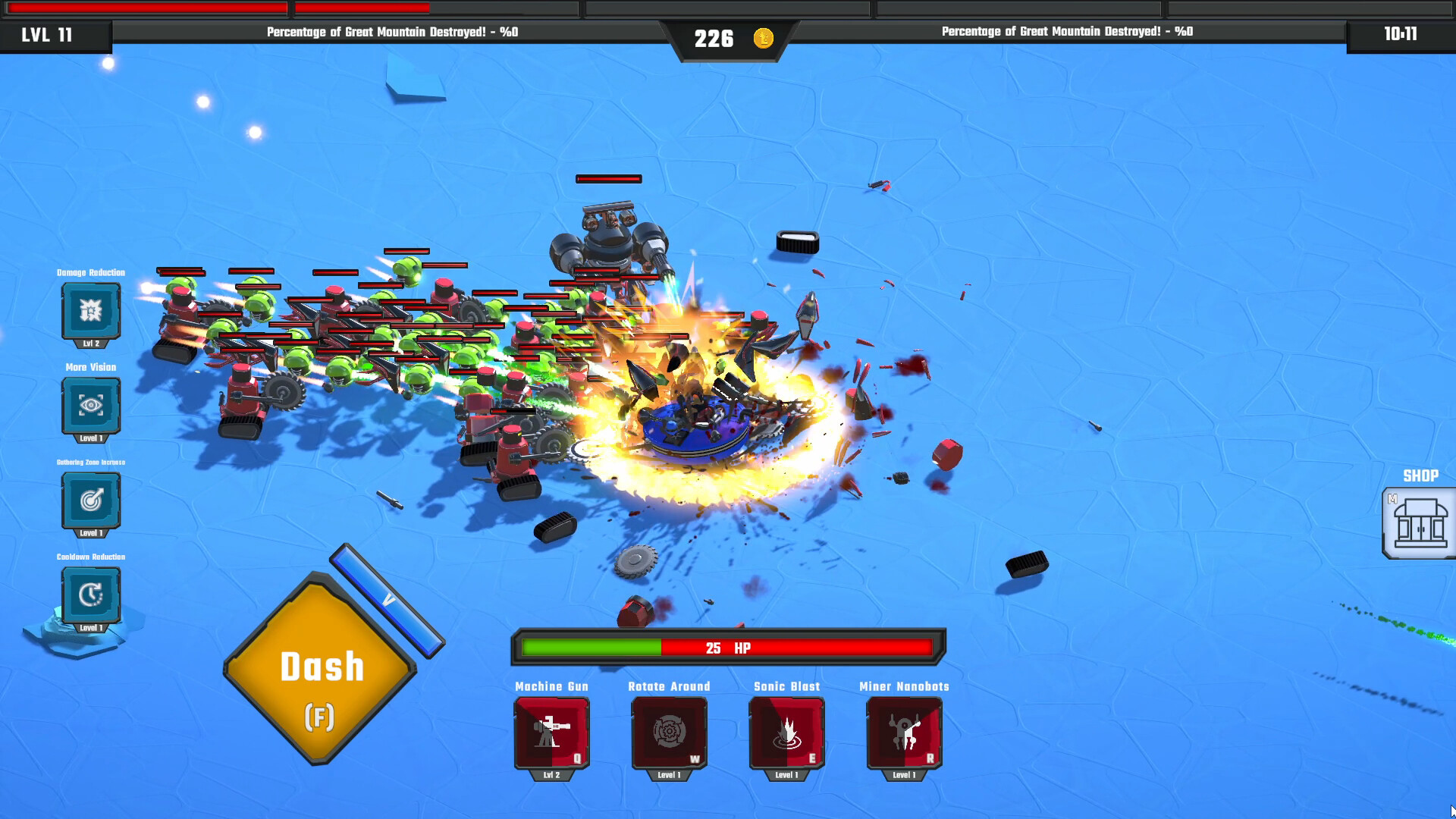Click the left Percentage of Great Mountain banner
The height and width of the screenshot is (819, 1456).
[x=391, y=33]
